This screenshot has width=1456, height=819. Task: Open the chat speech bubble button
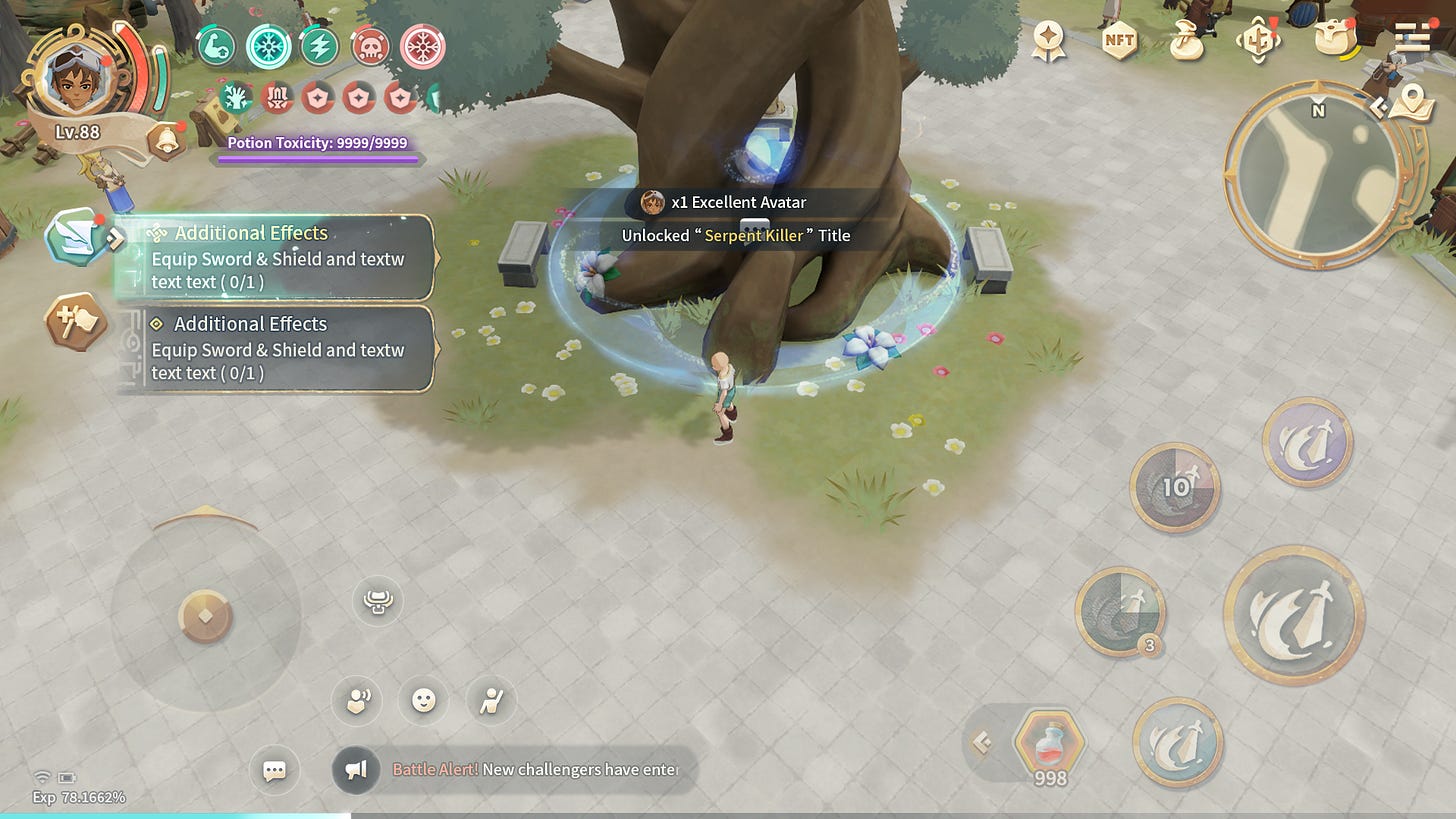click(274, 770)
